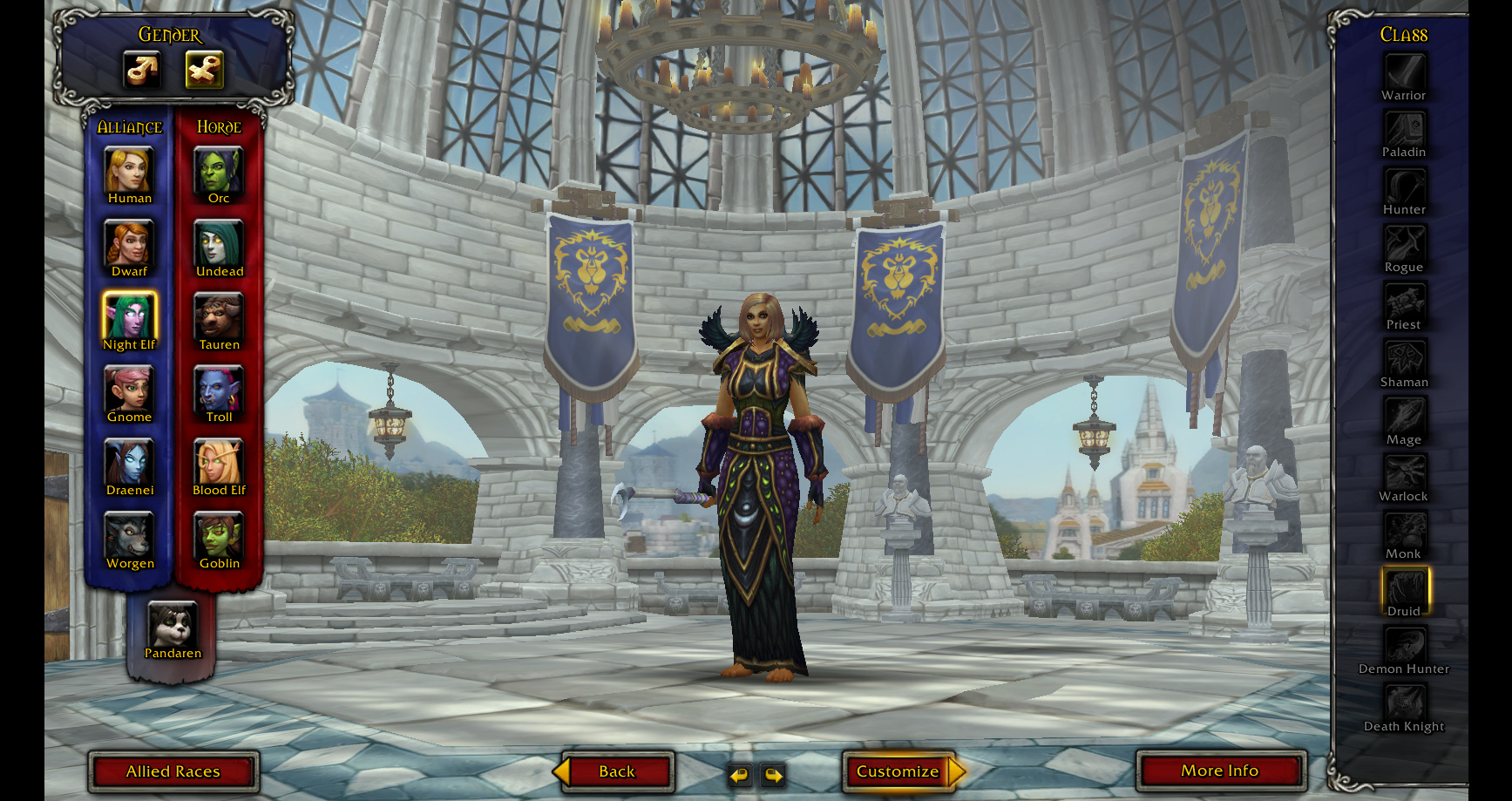The image size is (1512, 801).
Task: Pick the Tauren race portrait
Action: coord(219,316)
